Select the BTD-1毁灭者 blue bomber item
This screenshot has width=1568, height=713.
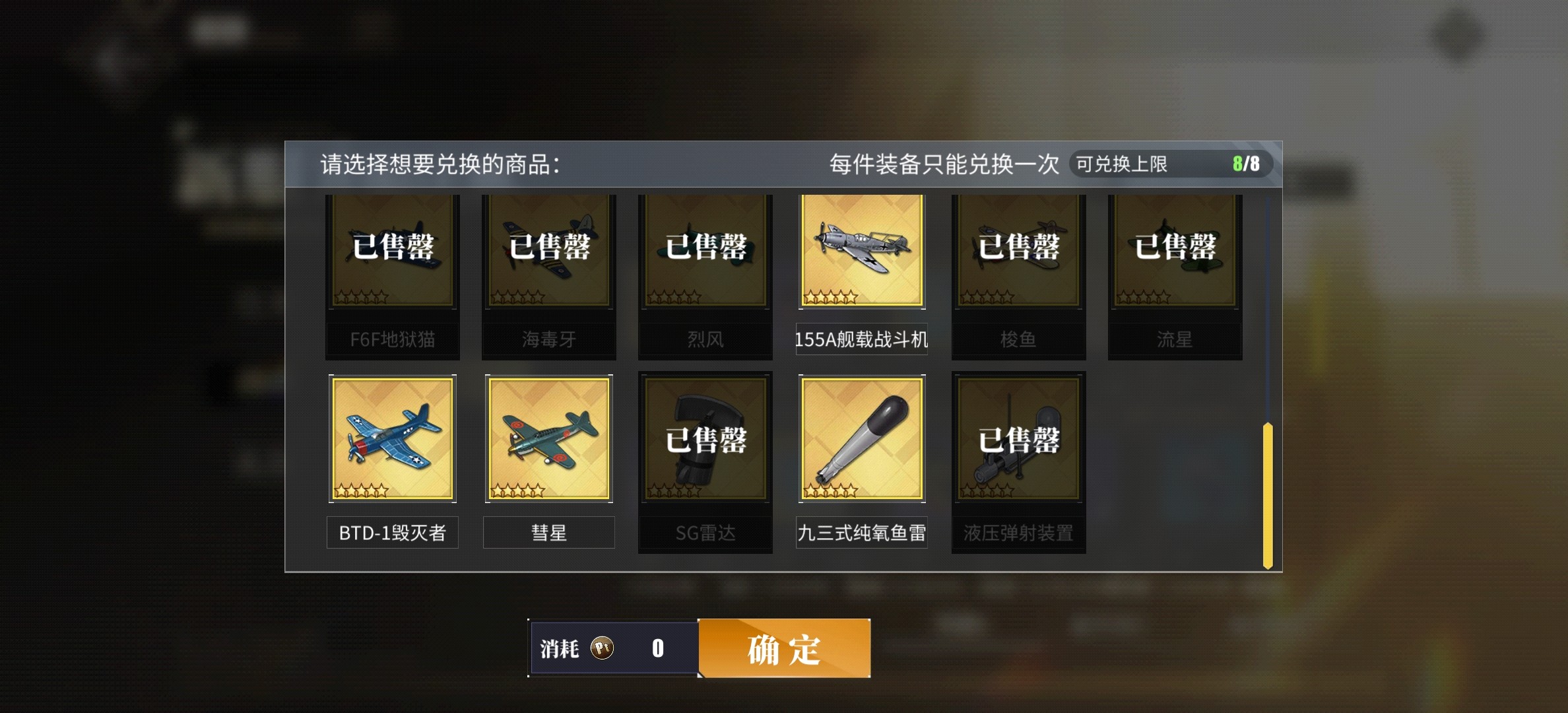click(x=392, y=439)
